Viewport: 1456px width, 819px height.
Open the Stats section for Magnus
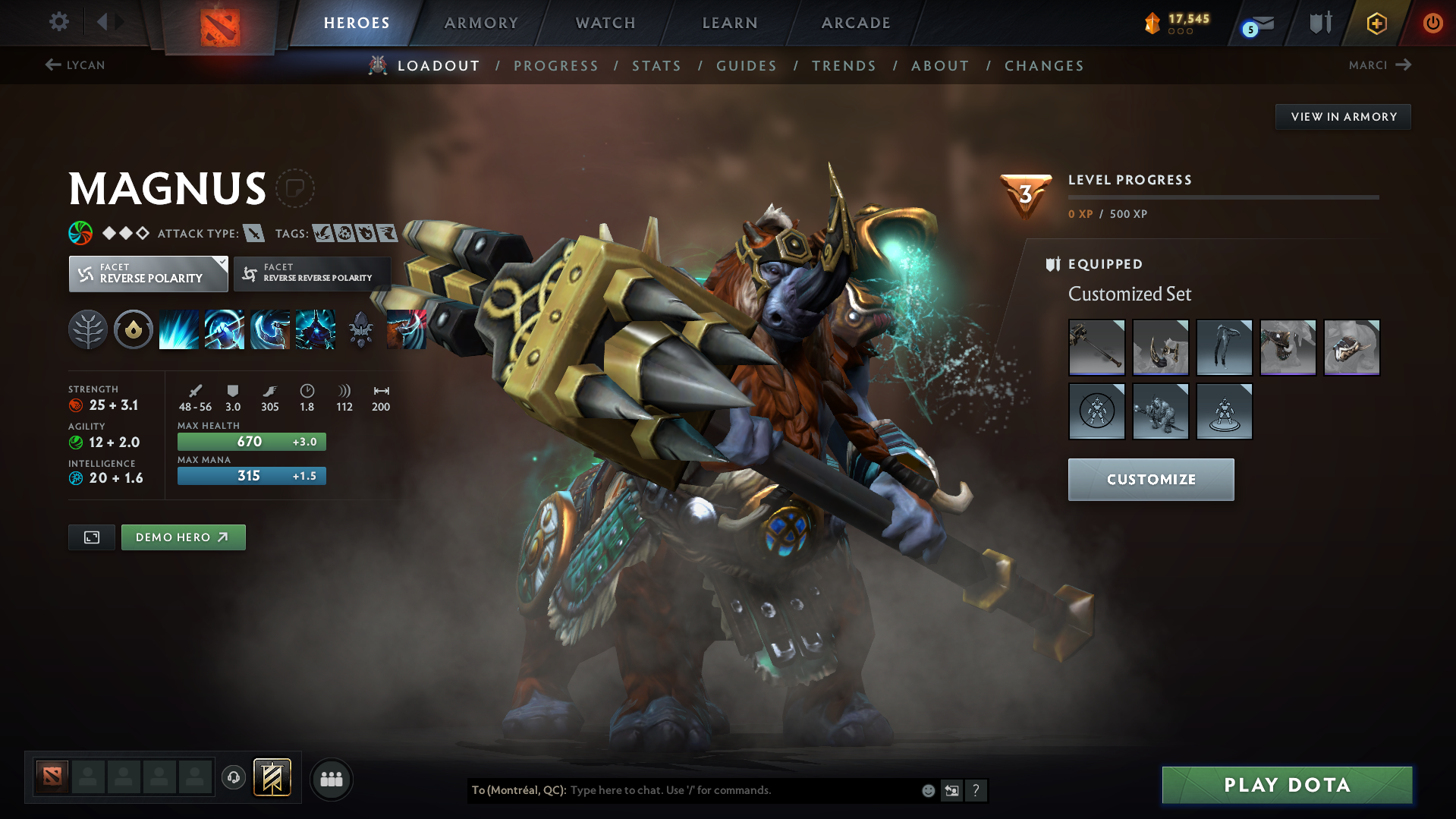pos(656,65)
